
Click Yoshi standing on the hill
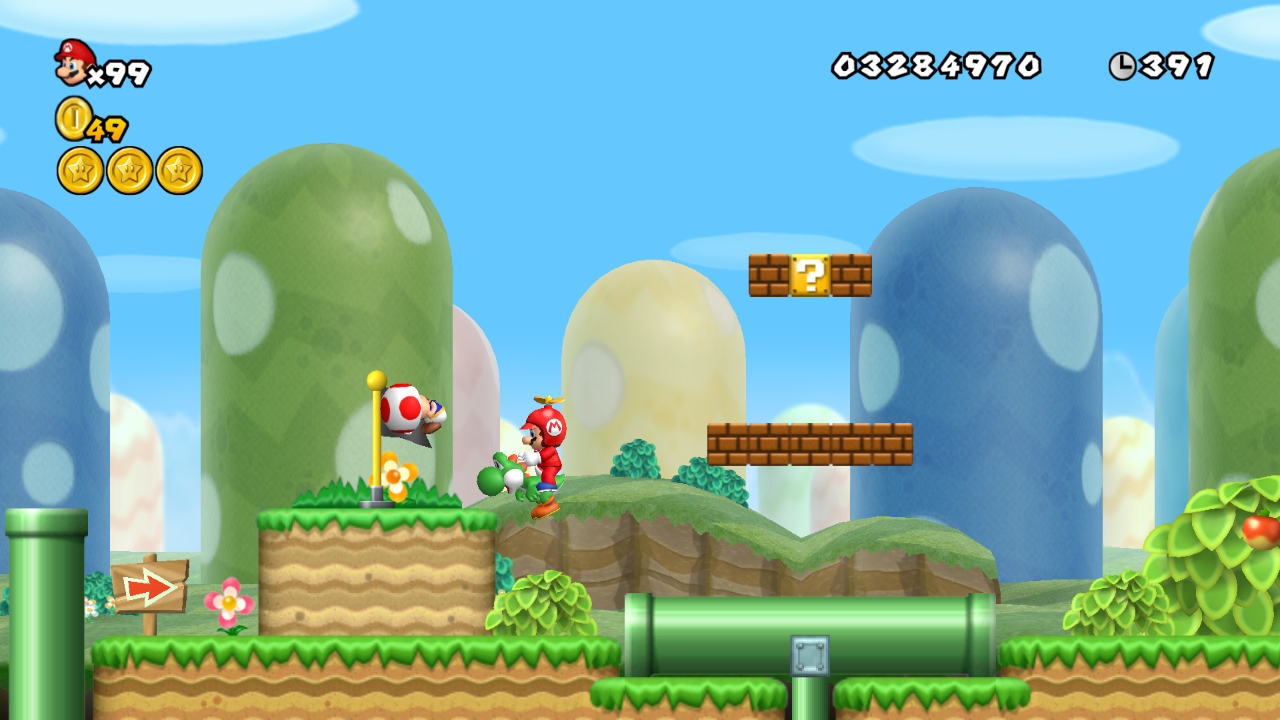pos(504,478)
